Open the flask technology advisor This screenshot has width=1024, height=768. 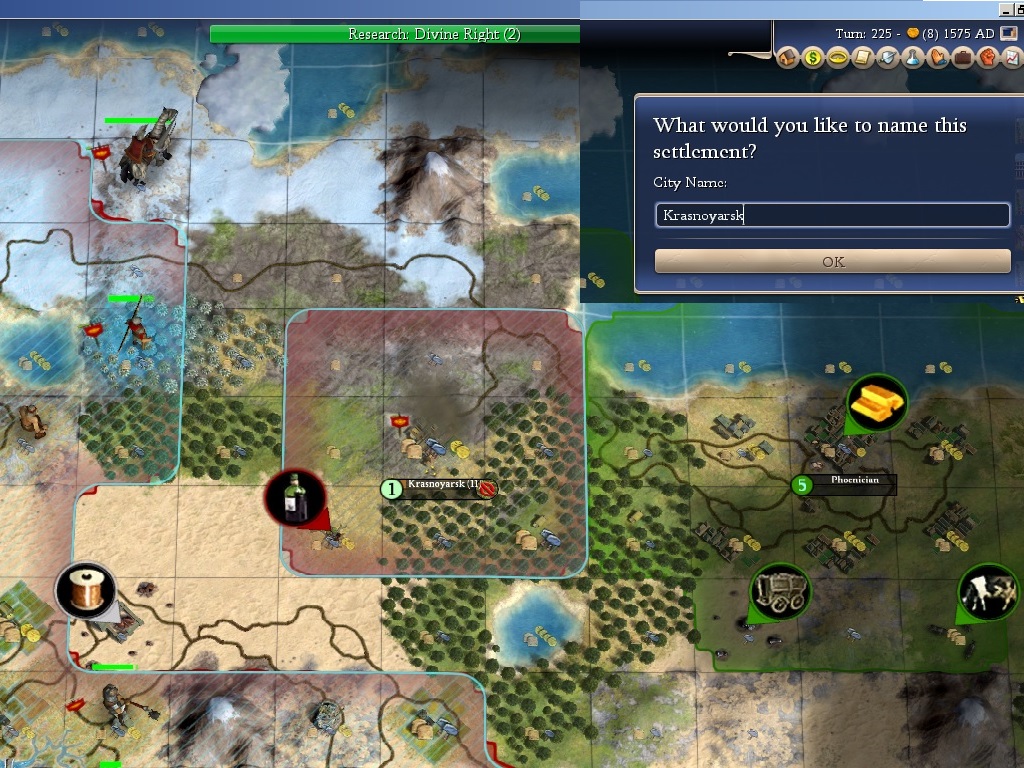(913, 58)
